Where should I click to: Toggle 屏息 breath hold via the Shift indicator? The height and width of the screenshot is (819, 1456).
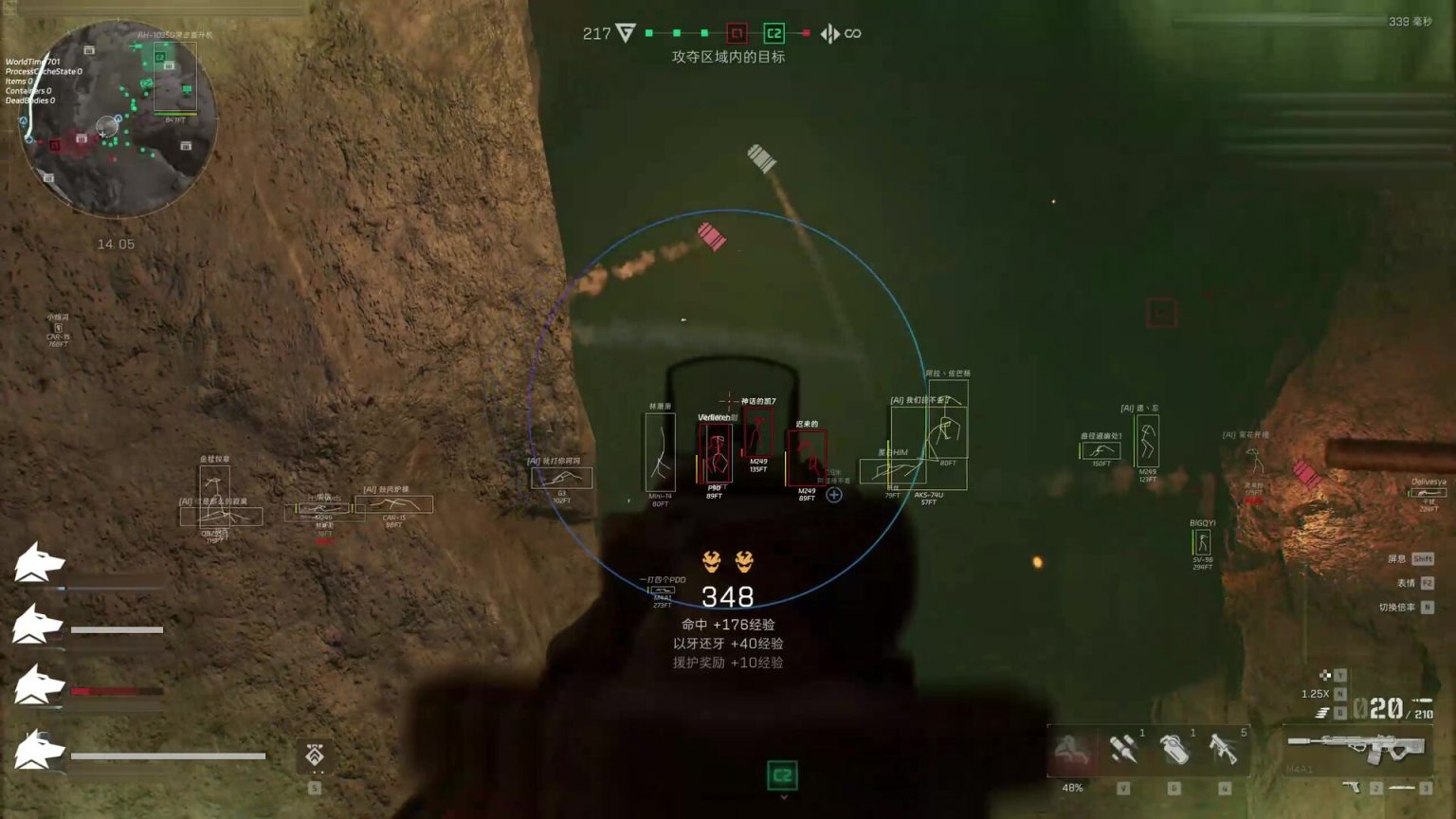point(1422,558)
